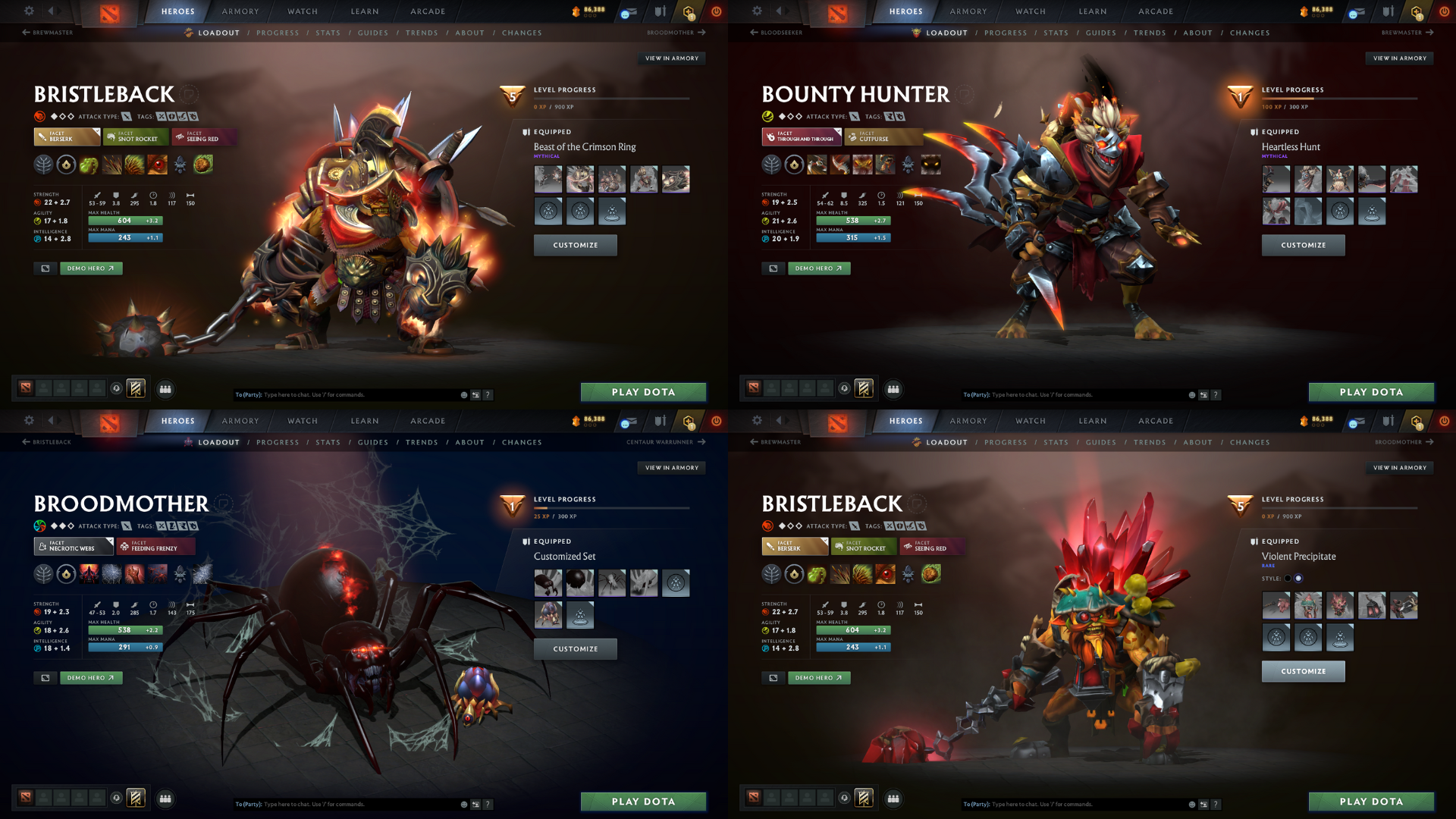
Task: Click the Dota 2 logo in the navbar
Action: (108, 11)
